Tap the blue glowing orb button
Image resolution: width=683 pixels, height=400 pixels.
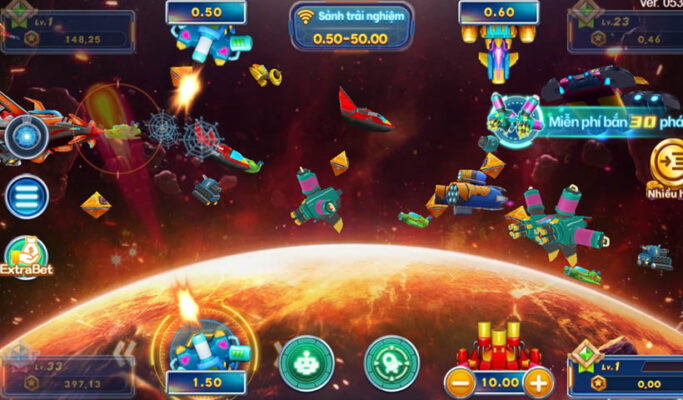[26, 138]
